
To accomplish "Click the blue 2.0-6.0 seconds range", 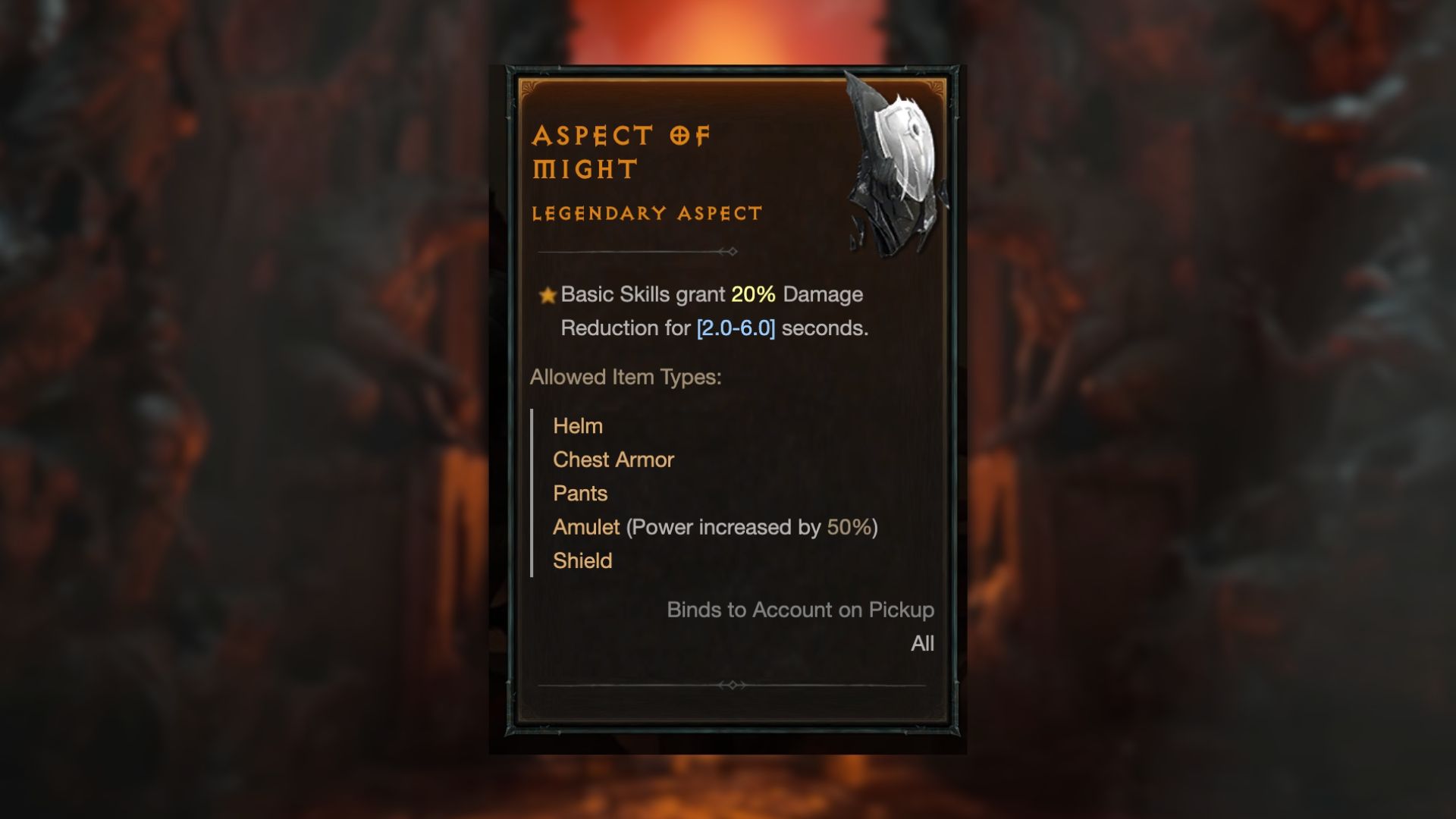I will [736, 328].
